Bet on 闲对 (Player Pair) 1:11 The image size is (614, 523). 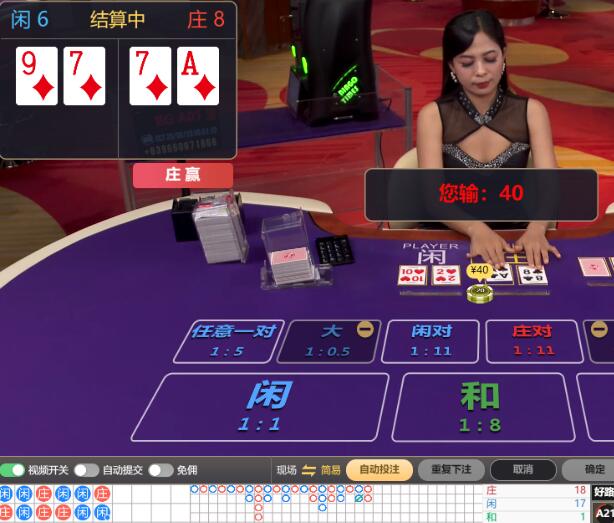(432, 341)
